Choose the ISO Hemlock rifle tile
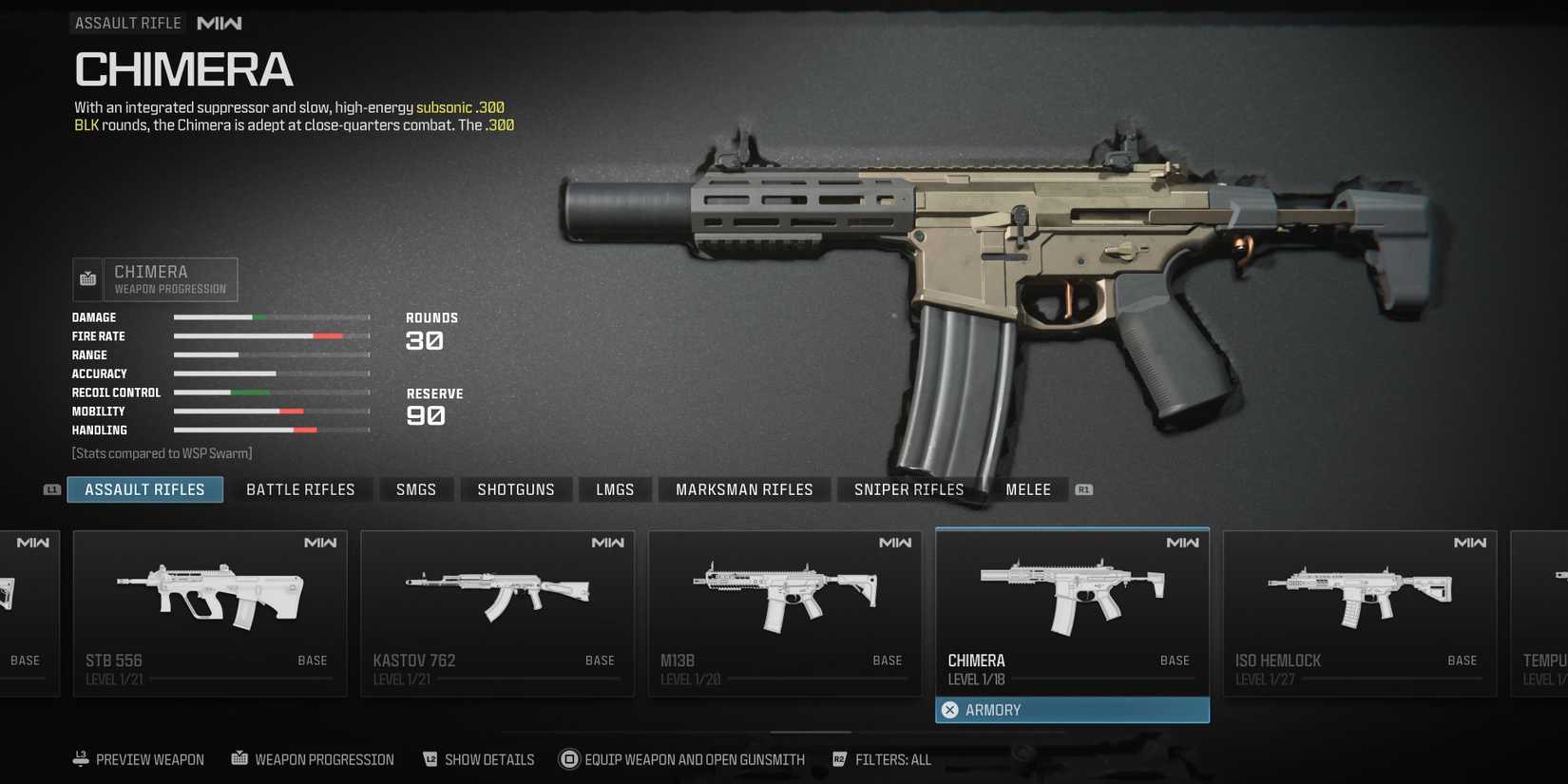Screen dimensions: 1568x784 1360,613
